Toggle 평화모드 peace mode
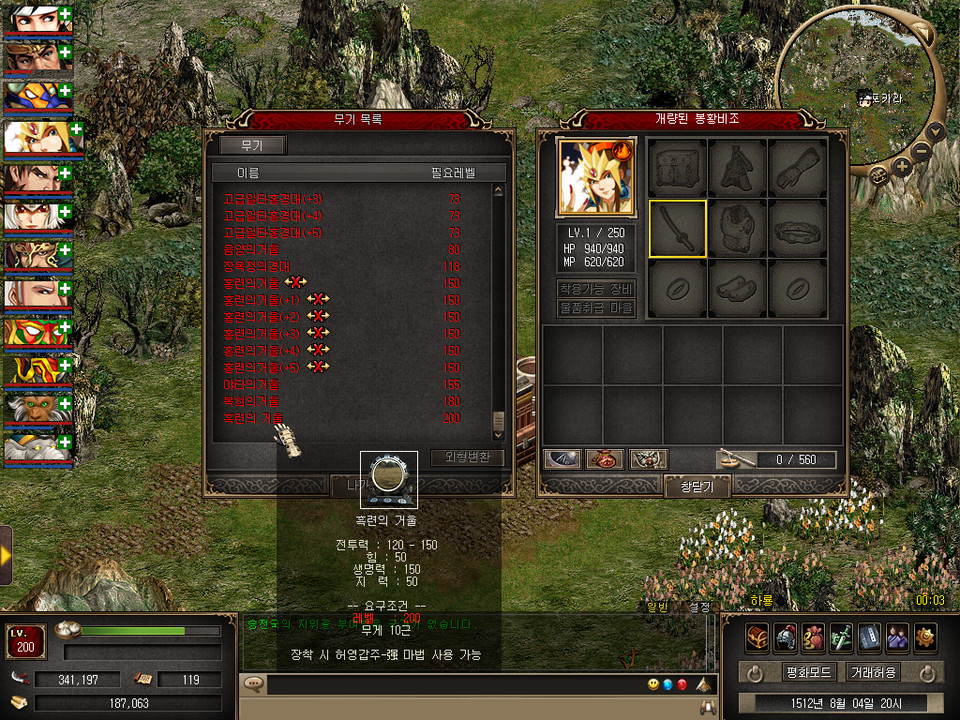The height and width of the screenshot is (720, 960). click(x=786, y=672)
